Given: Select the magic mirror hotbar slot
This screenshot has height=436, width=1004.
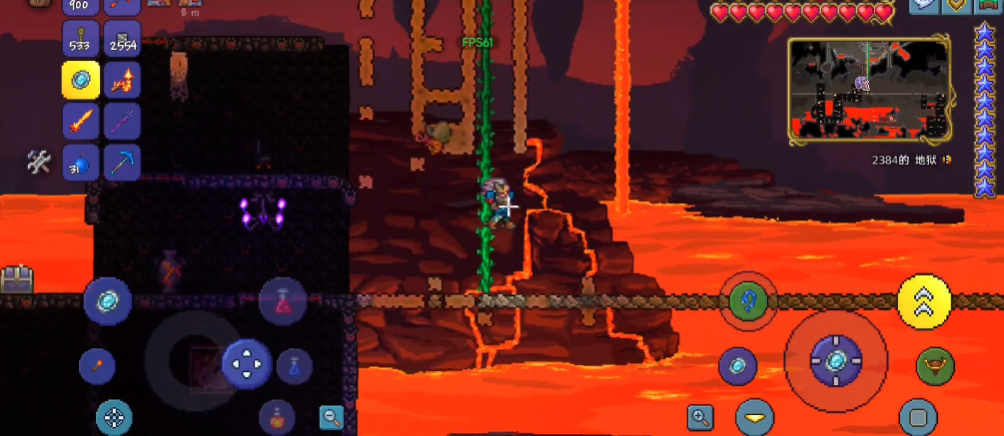Looking at the screenshot, I should click(81, 80).
